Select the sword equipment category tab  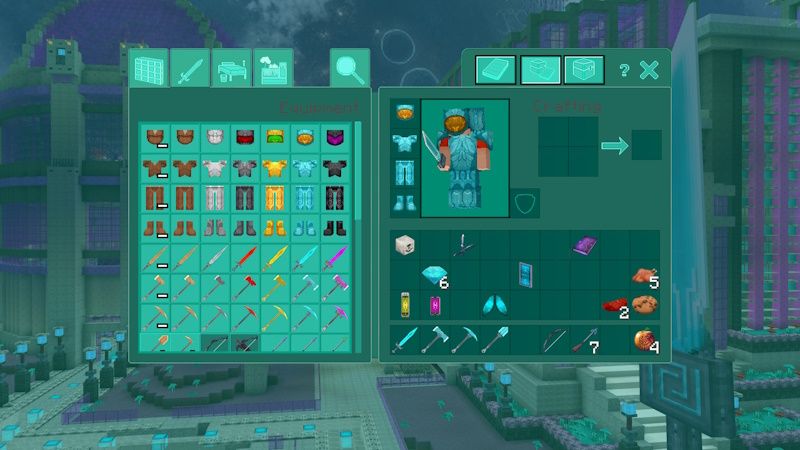[x=190, y=70]
